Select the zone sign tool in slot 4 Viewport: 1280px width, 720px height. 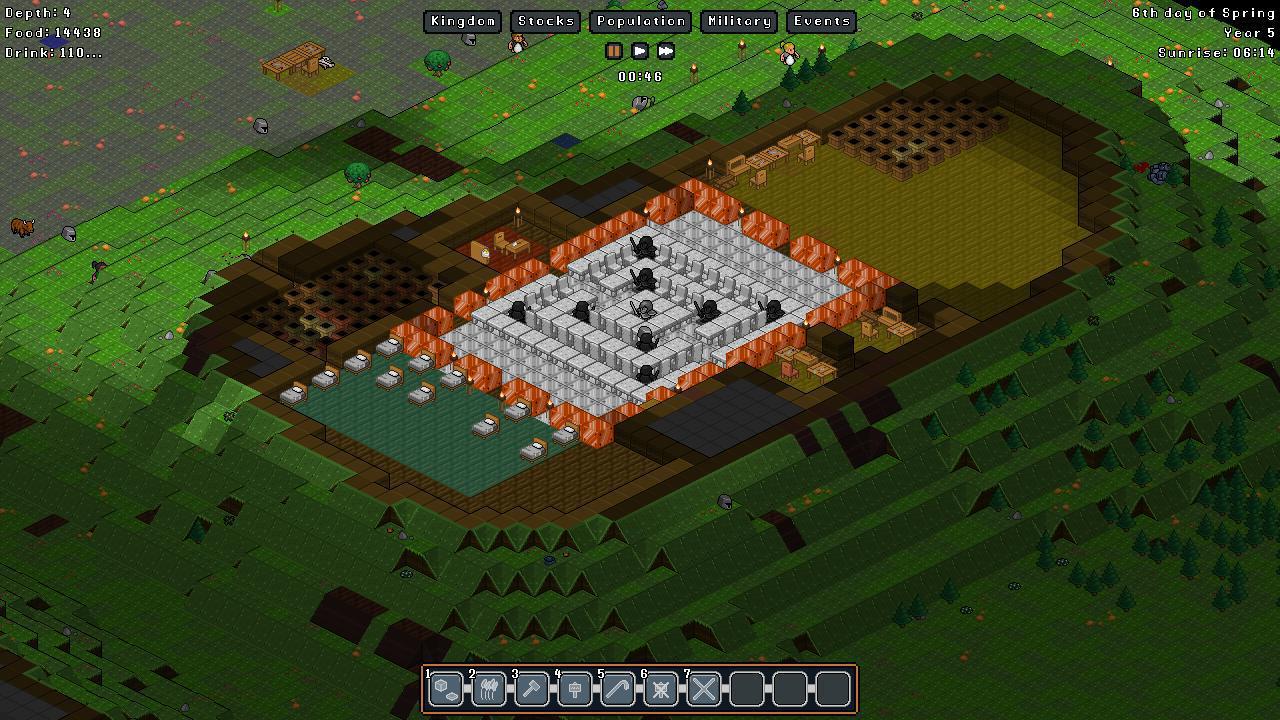click(574, 688)
